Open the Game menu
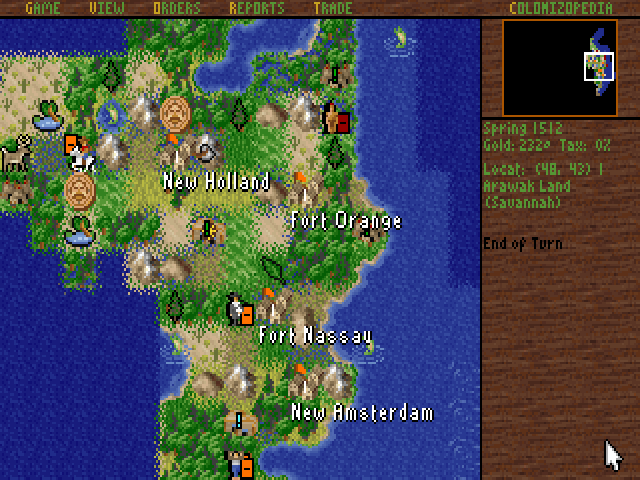The height and width of the screenshot is (480, 640). pyautogui.click(x=41, y=8)
